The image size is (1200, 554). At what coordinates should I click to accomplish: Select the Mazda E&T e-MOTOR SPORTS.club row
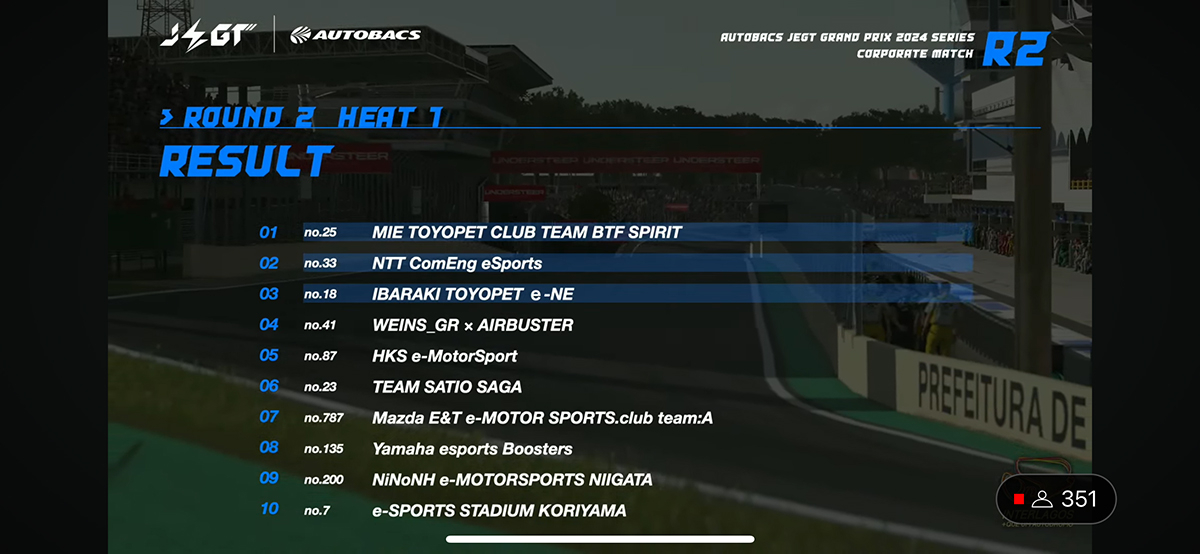click(x=542, y=418)
